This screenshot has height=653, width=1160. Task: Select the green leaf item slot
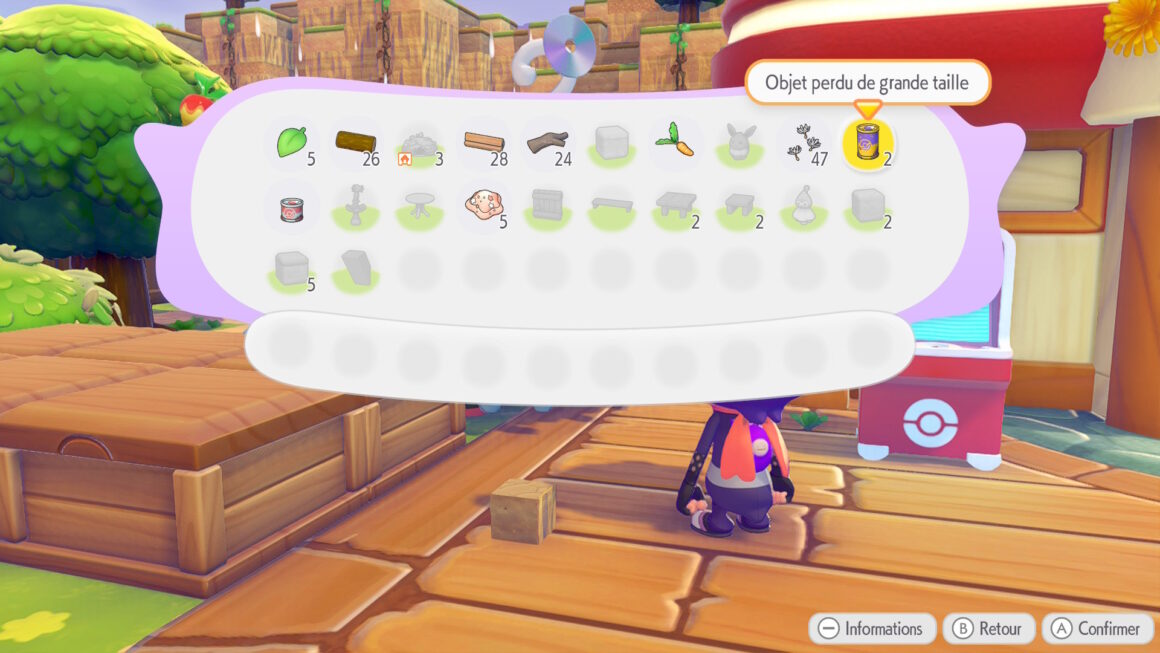(291, 142)
